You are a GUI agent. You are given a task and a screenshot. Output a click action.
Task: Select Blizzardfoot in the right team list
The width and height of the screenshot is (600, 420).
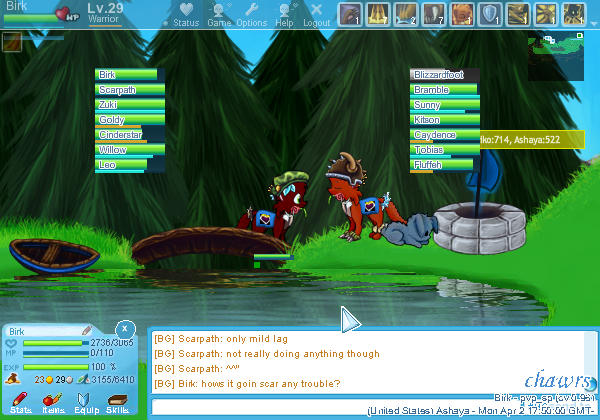[444, 75]
